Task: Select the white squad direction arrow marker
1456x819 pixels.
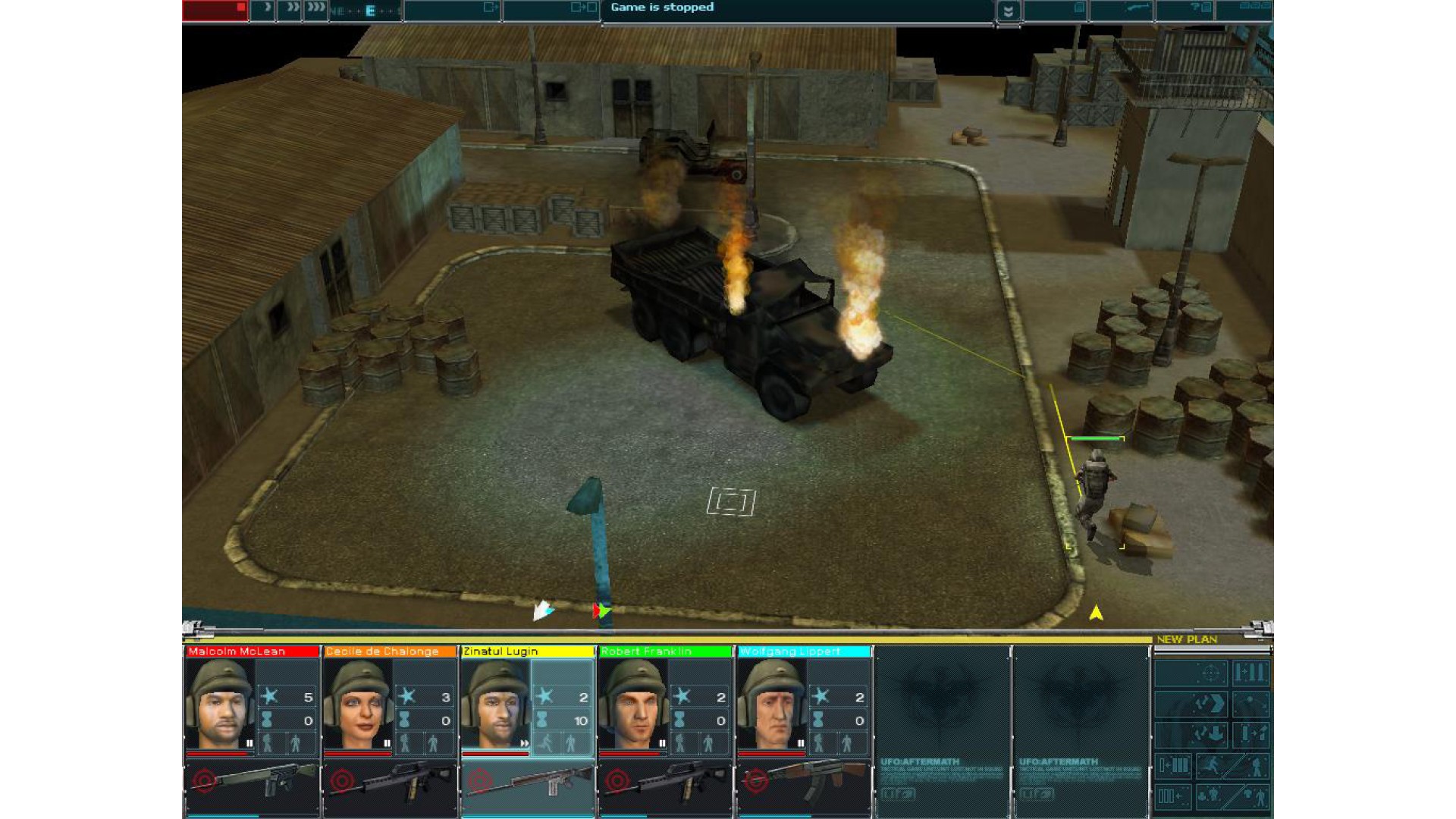Action: point(542,610)
